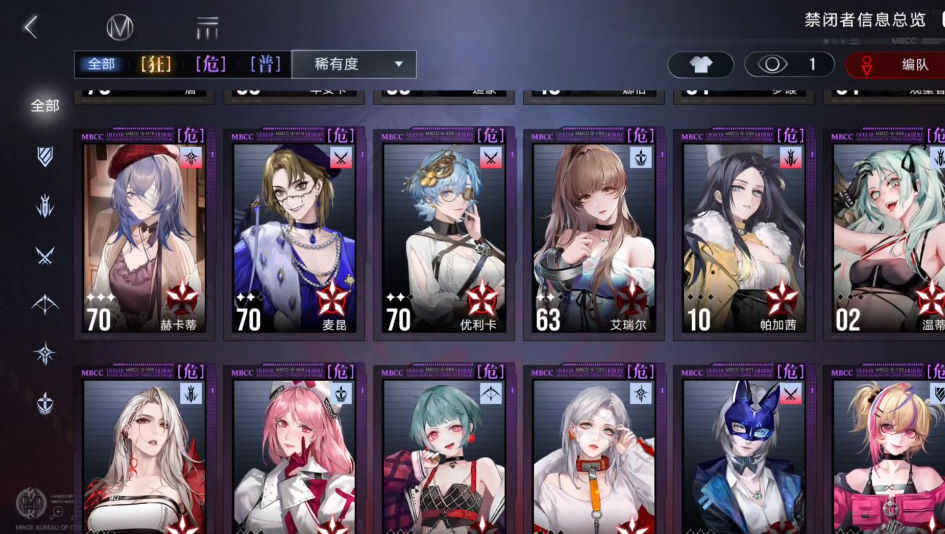Choose the shield class filter in the sidebar
This screenshot has width=945, height=534.
45,155
